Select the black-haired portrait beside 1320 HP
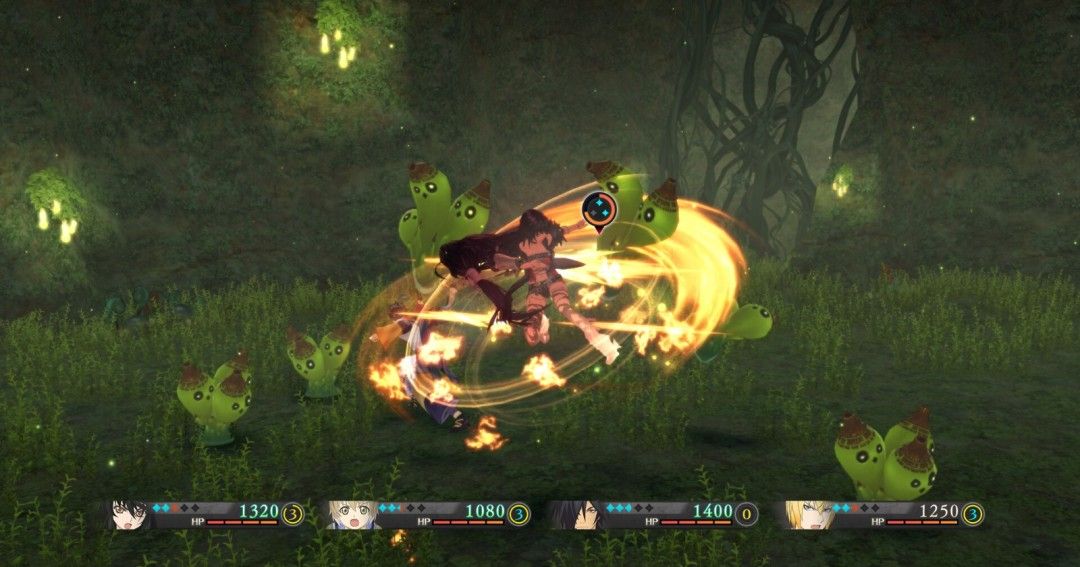Image resolution: width=1080 pixels, height=567 pixels. (129, 514)
